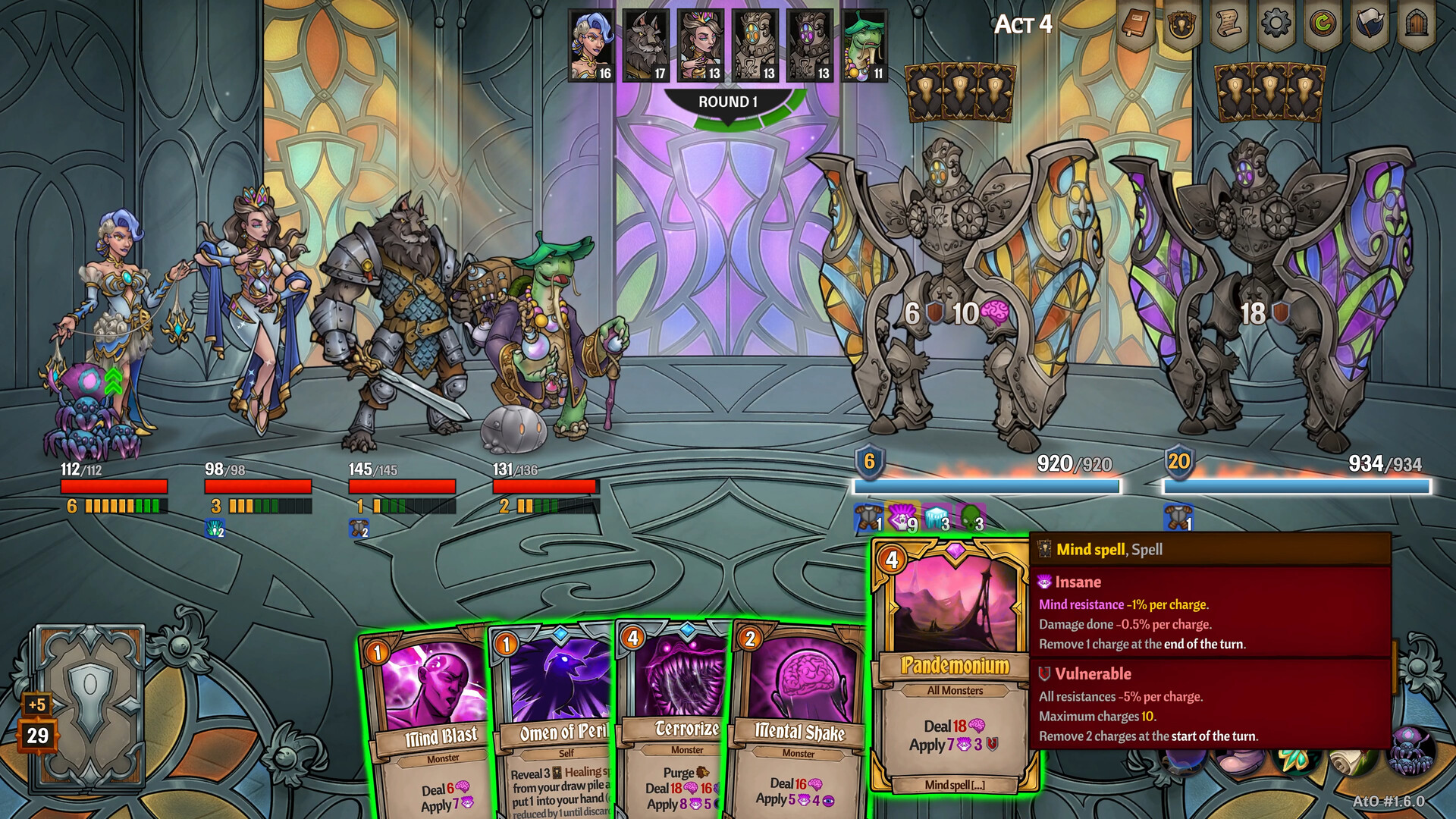Choose the Terrorize card

pyautogui.click(x=675, y=728)
